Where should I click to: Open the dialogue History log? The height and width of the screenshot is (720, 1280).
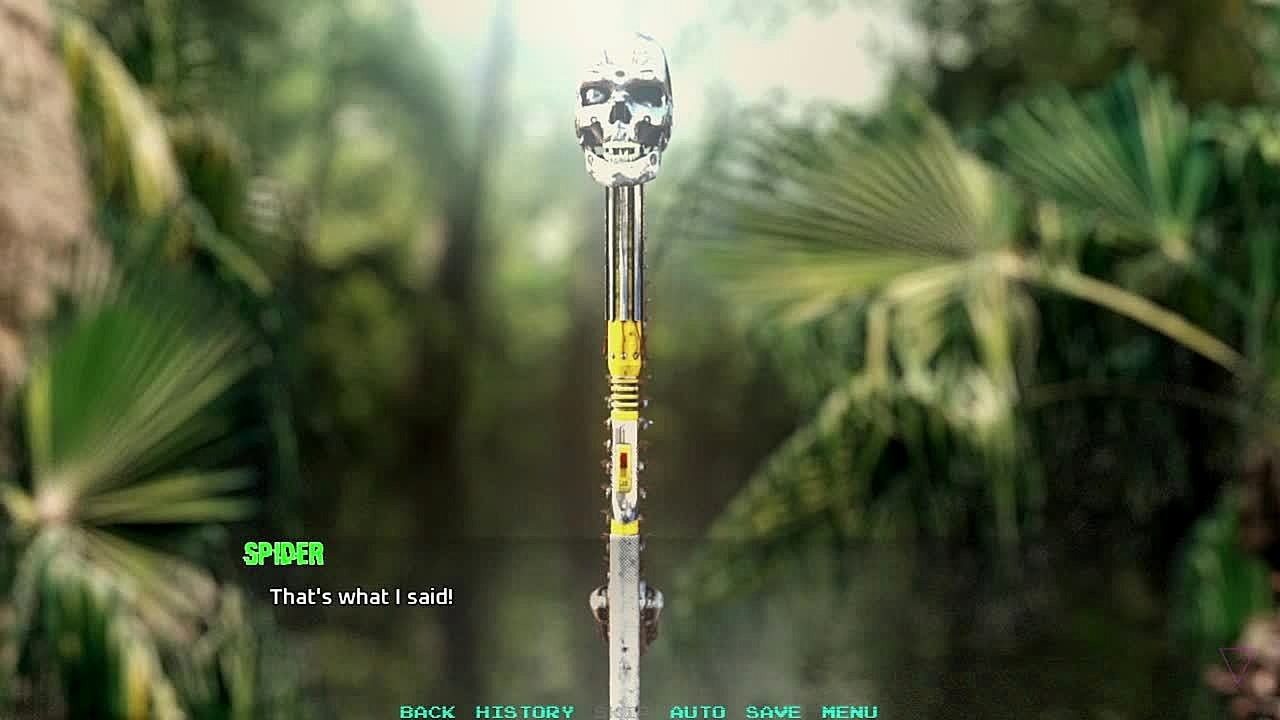tap(524, 711)
